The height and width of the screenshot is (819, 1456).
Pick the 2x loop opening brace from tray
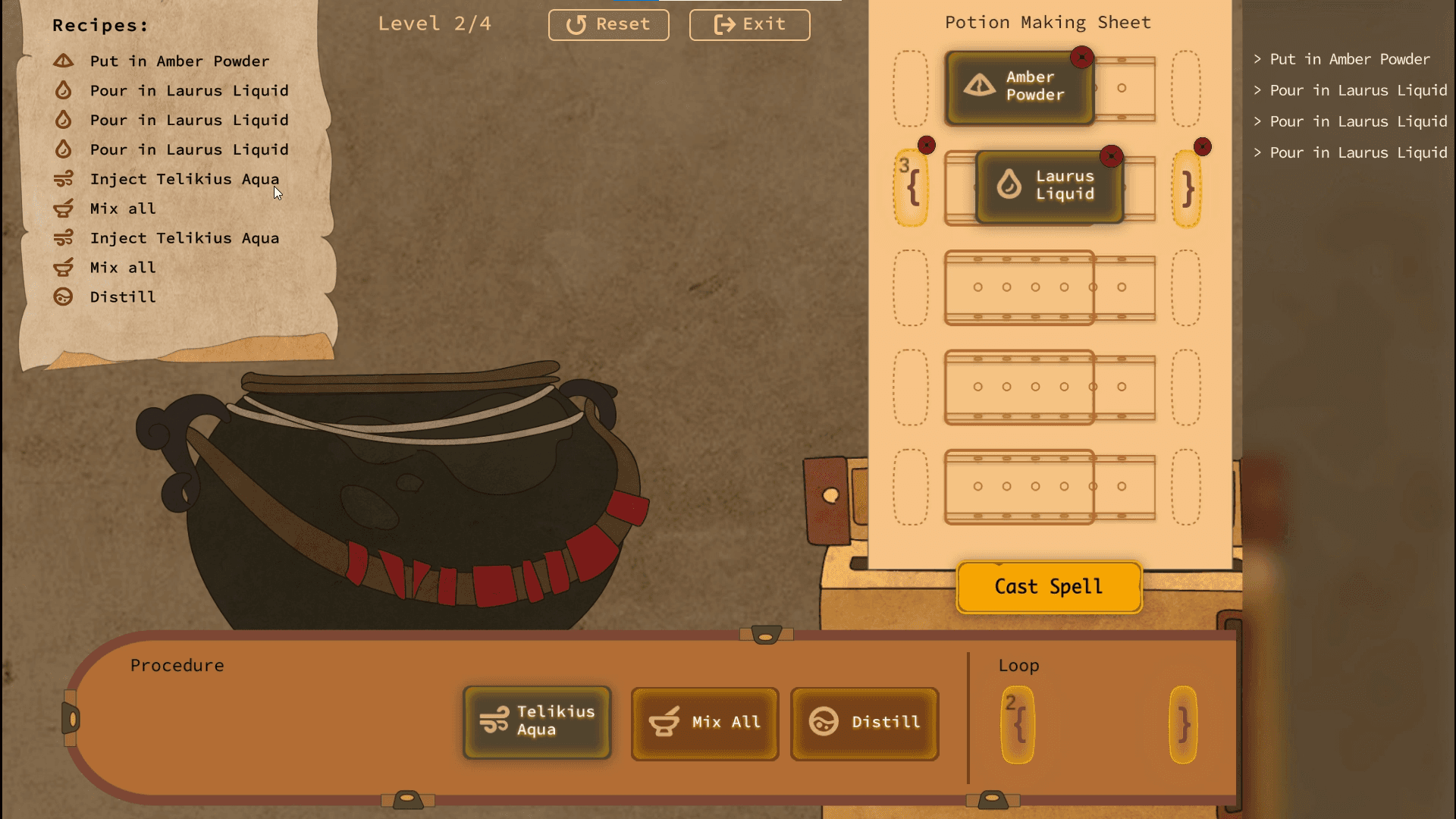(x=1018, y=724)
